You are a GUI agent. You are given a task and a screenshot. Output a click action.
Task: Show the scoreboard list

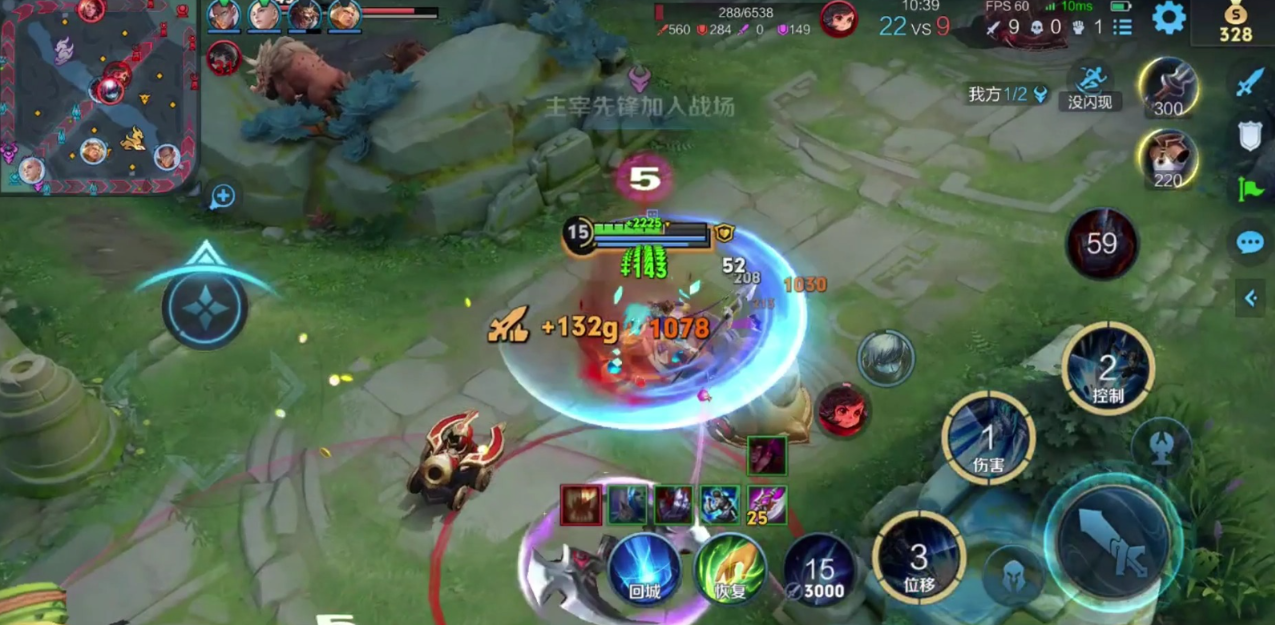click(x=1123, y=27)
